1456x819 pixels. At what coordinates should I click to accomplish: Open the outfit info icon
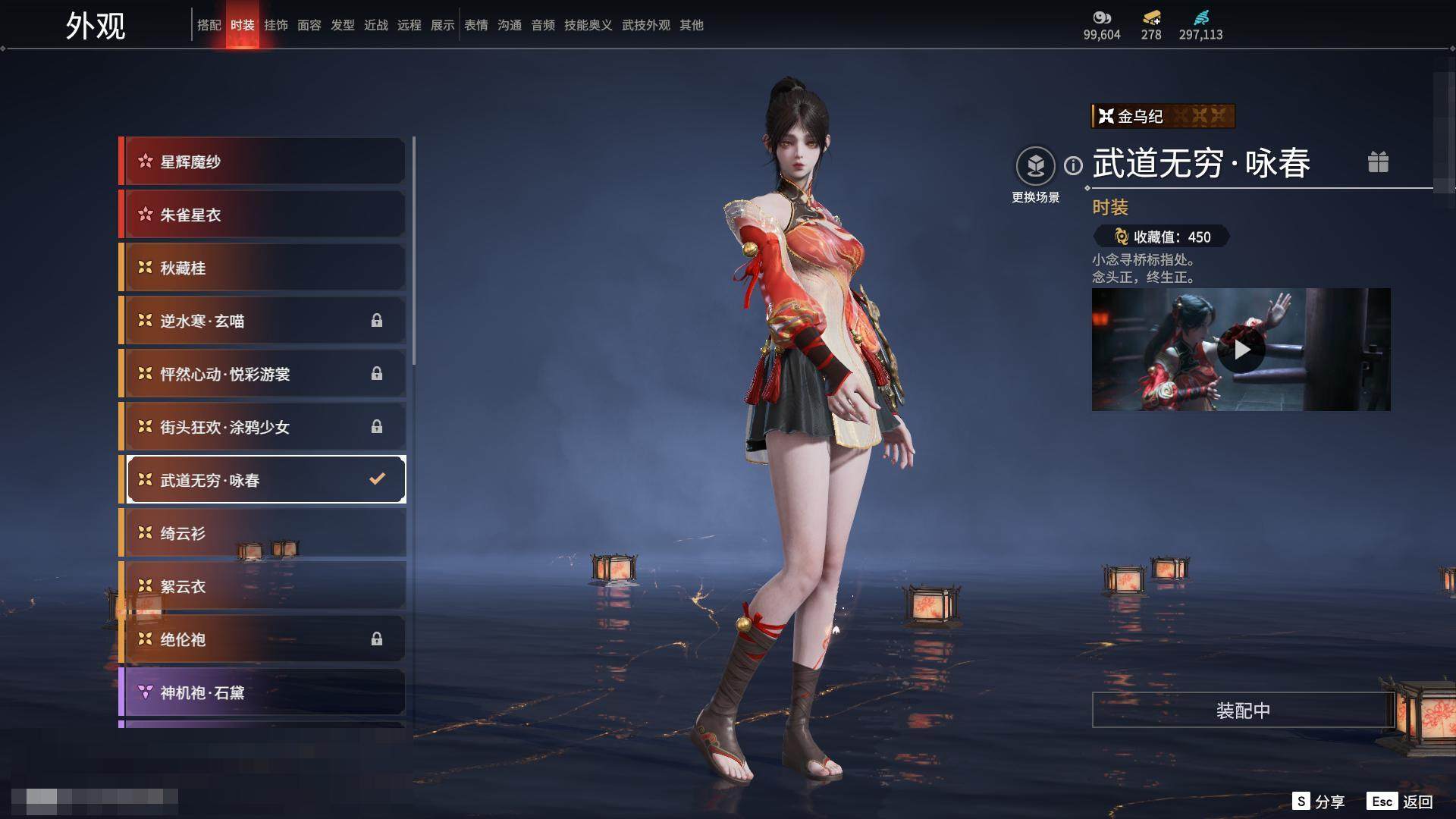1073,165
